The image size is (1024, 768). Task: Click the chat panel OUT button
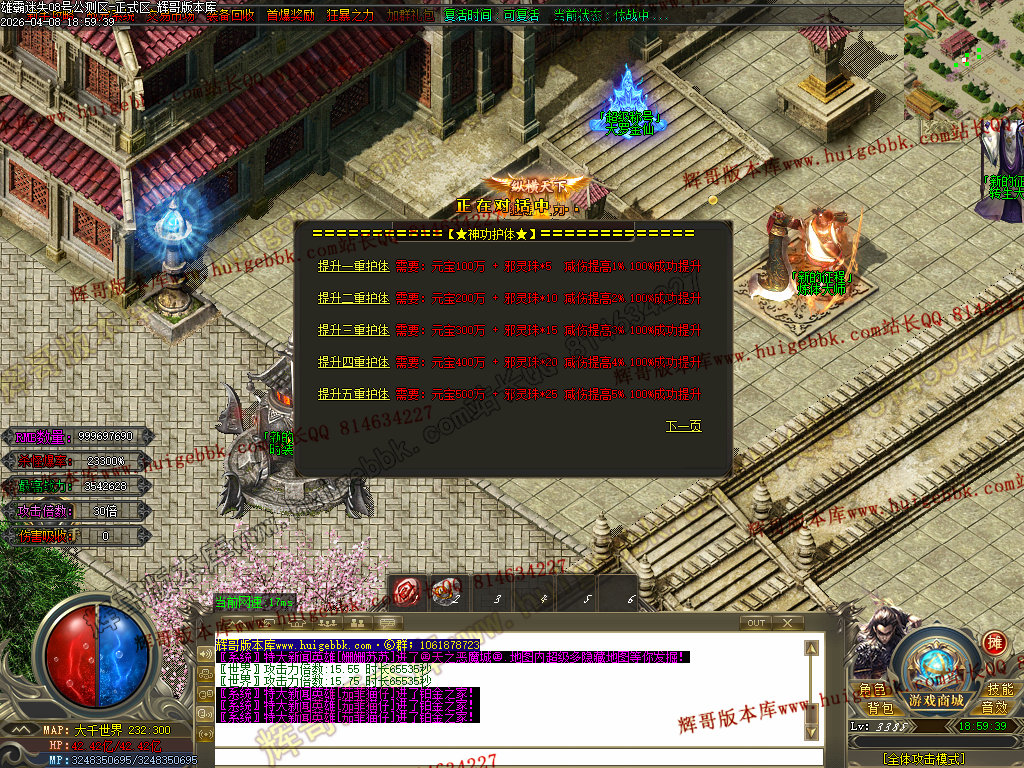click(756, 623)
